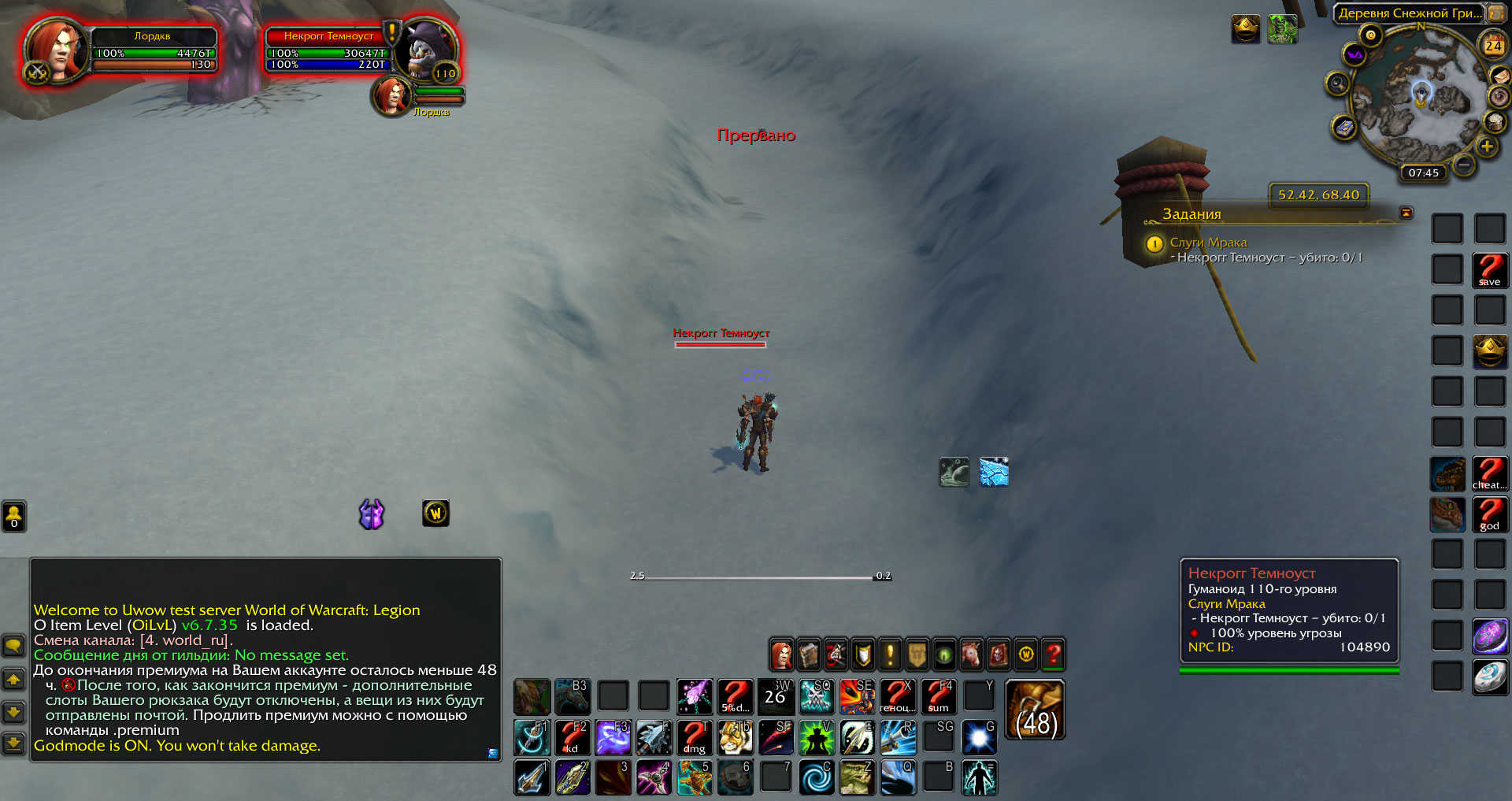Image resolution: width=1512 pixels, height=801 pixels.
Task: Click the mail envelope icon by the minimap
Action: 1344,127
